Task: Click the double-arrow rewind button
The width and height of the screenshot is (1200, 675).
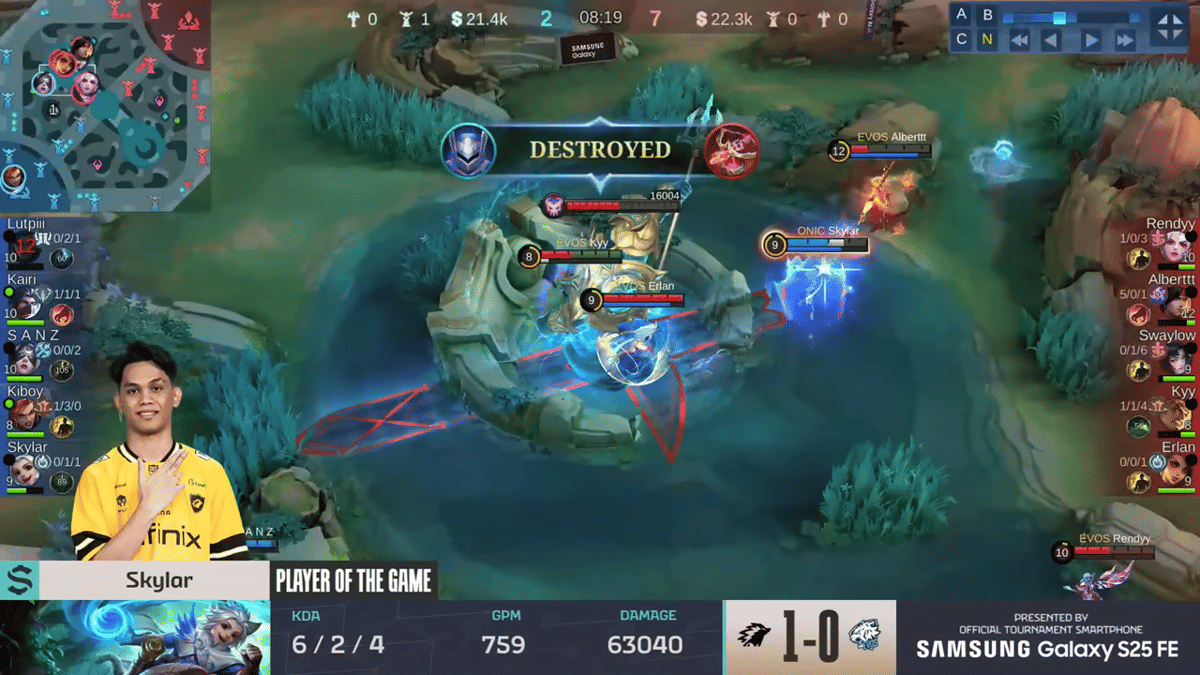Action: pyautogui.click(x=1019, y=41)
